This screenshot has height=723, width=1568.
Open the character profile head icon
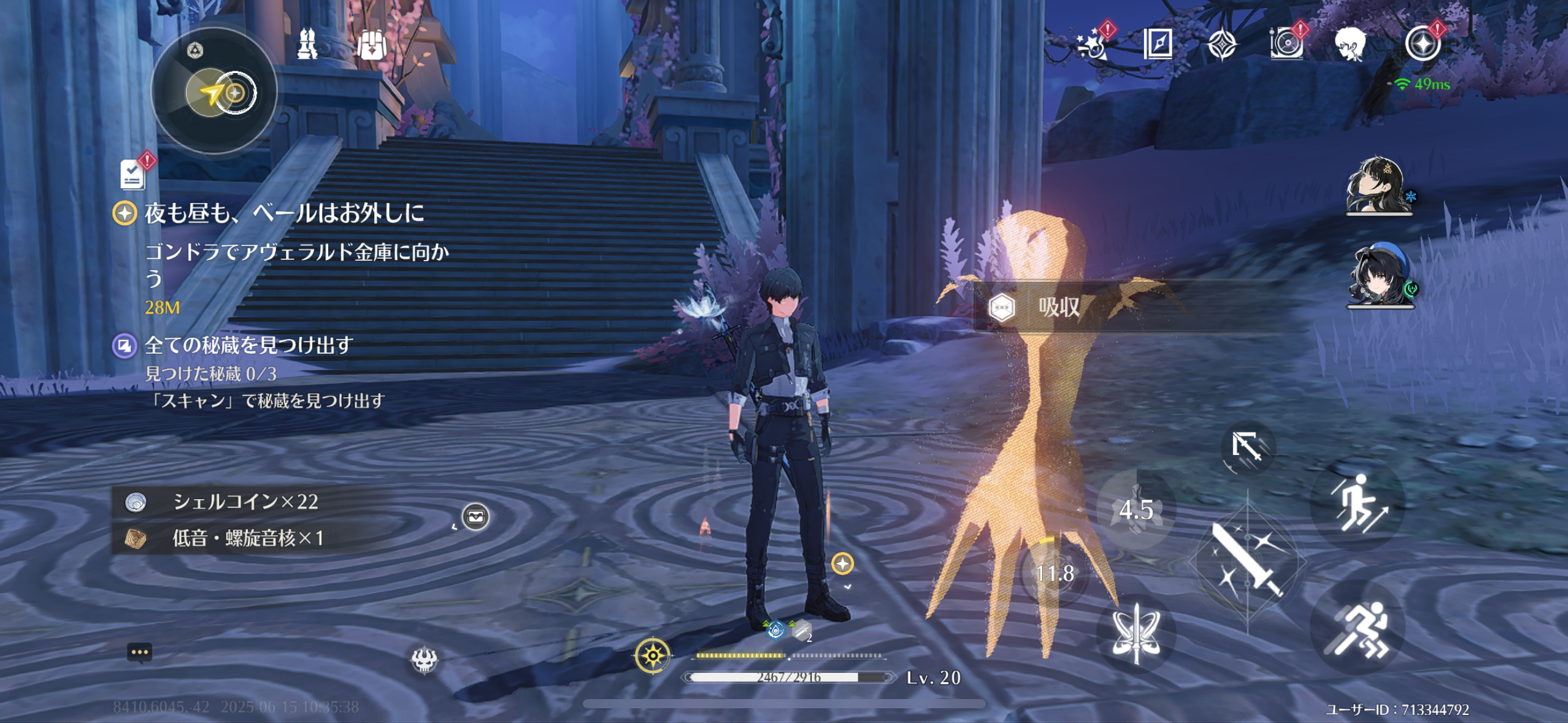point(1349,44)
